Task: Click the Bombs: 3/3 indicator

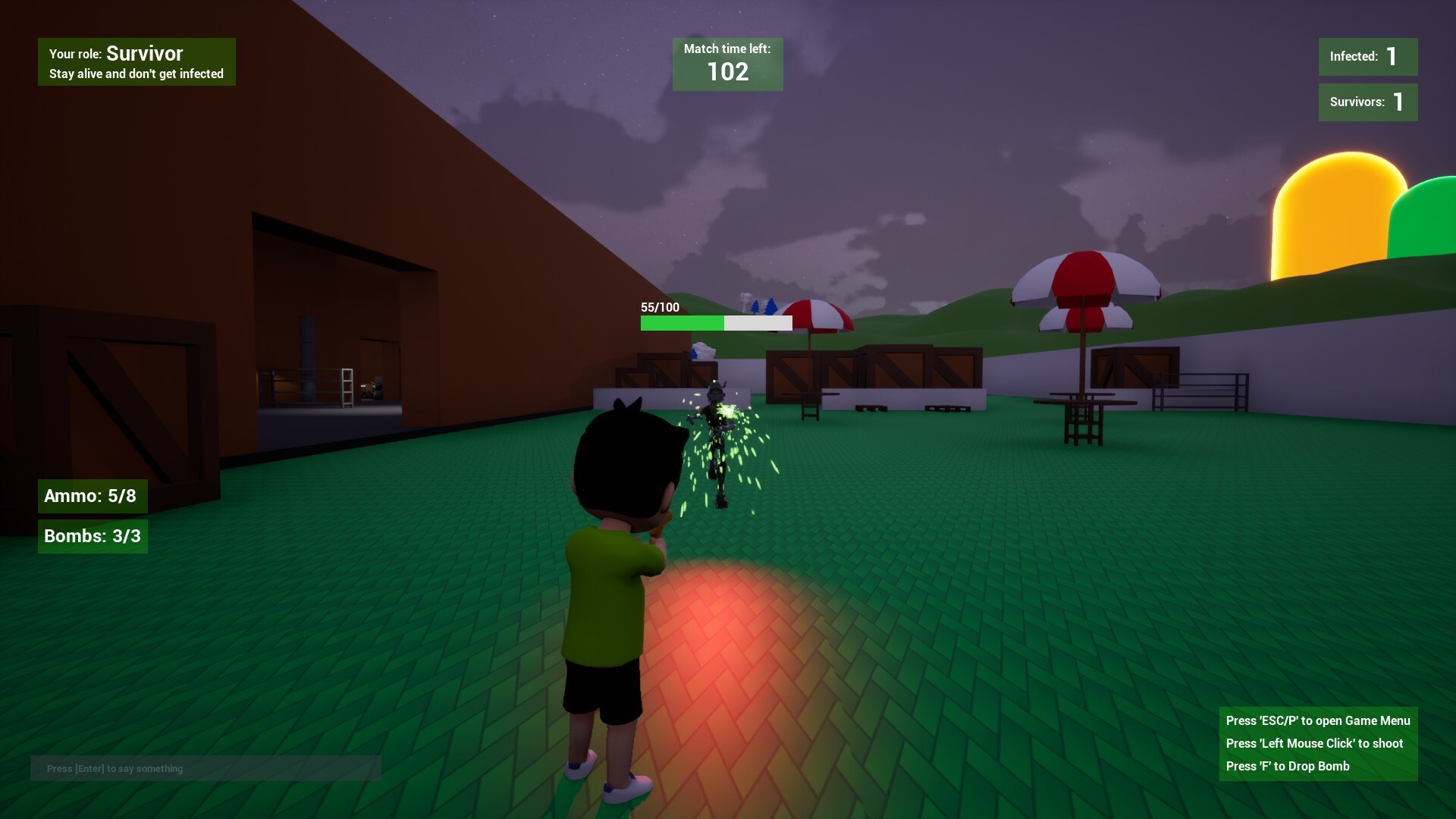Action: coord(92,537)
